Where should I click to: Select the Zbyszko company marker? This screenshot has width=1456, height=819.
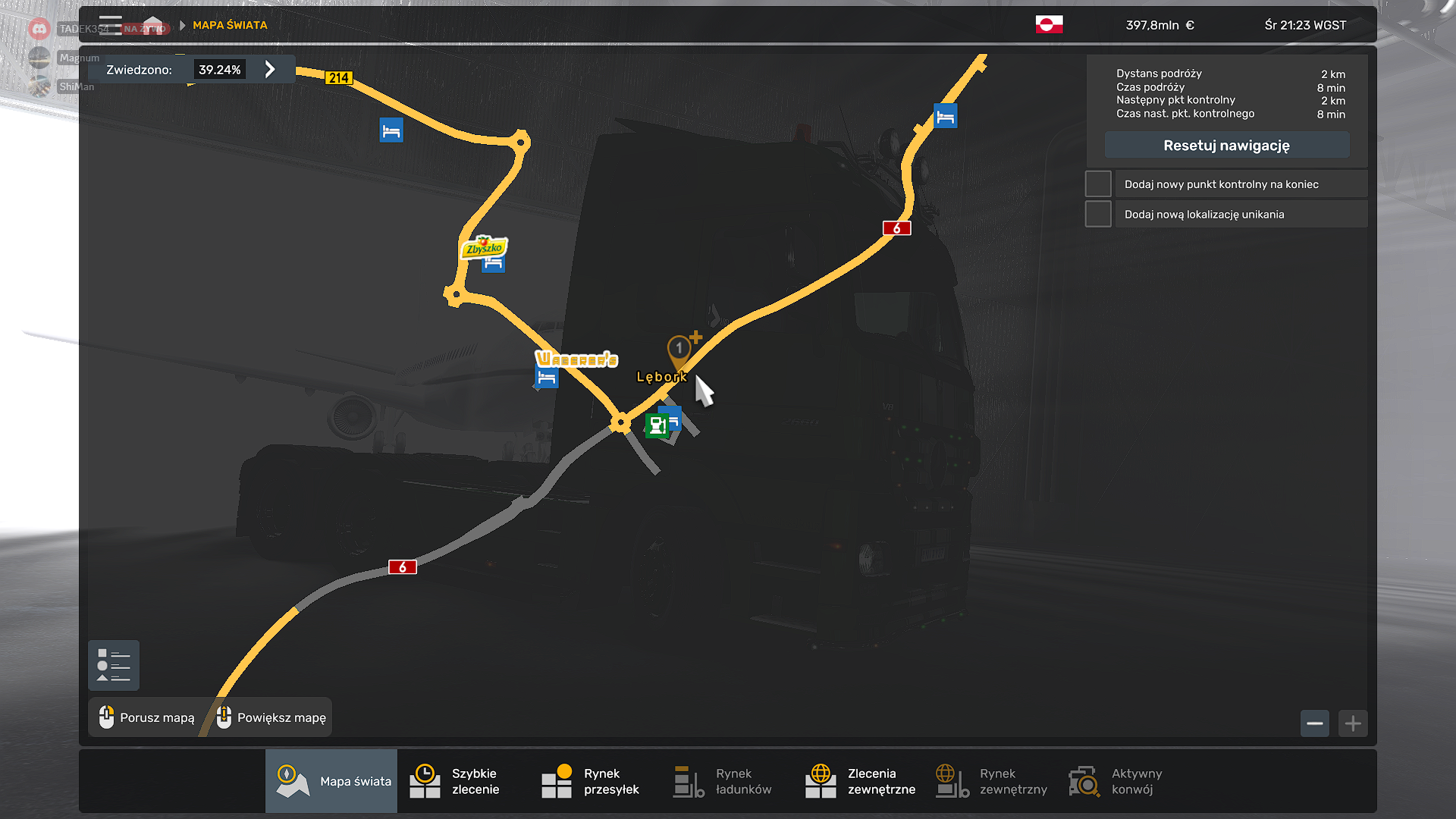[x=484, y=247]
